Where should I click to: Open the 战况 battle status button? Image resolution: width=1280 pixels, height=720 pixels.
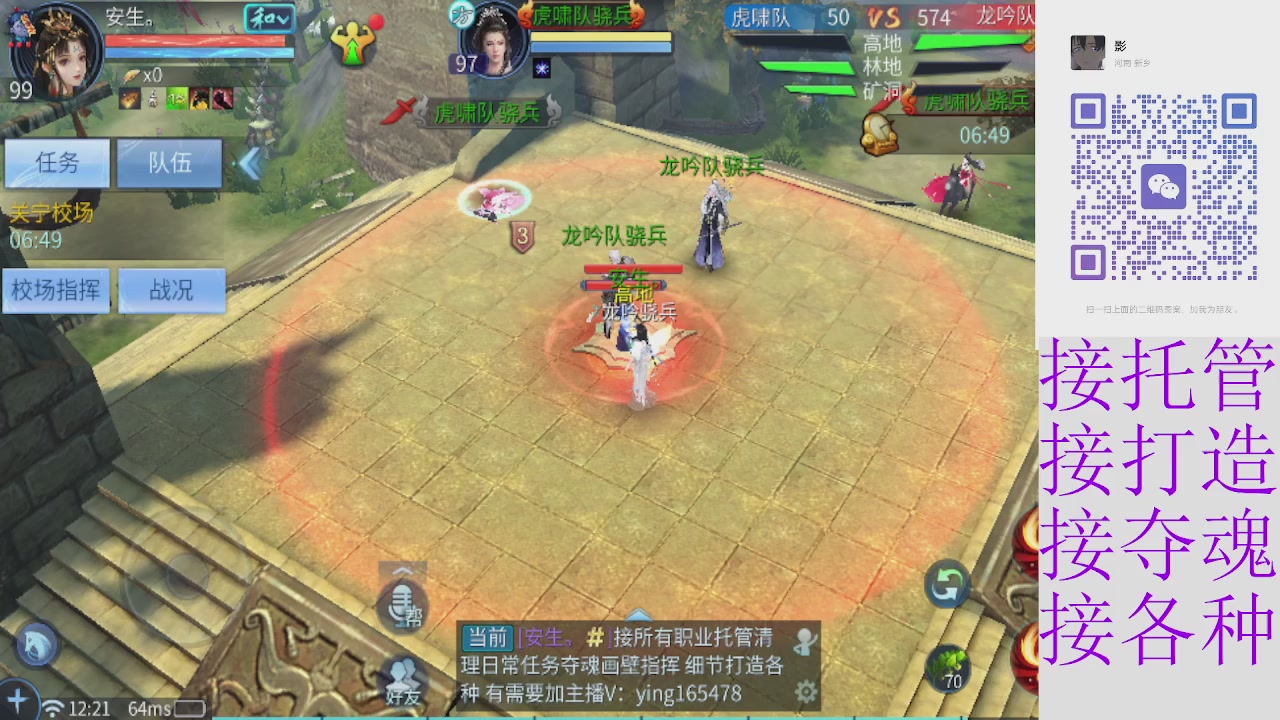tap(172, 290)
